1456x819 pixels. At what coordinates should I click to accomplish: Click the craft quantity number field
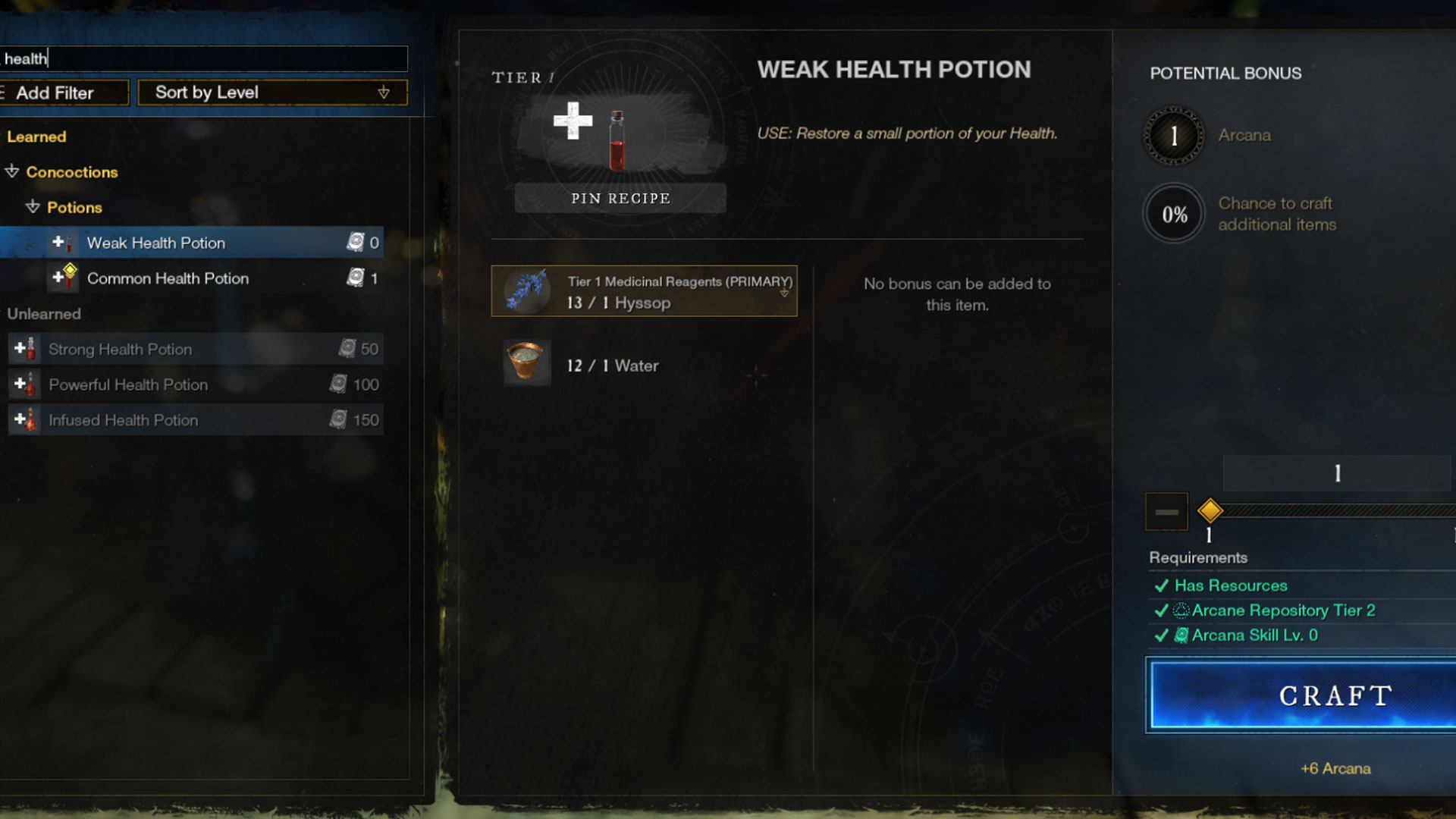tap(1337, 474)
